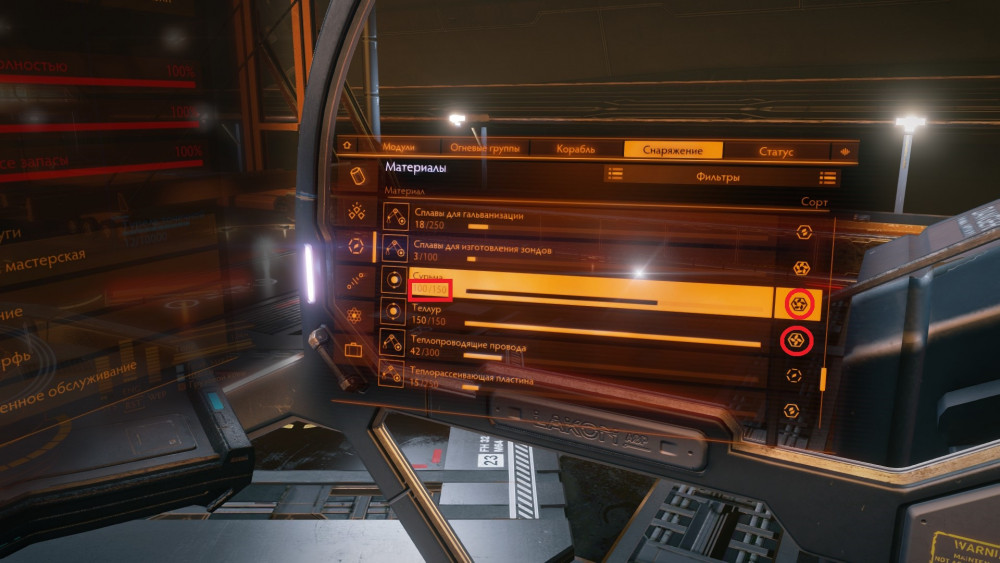Select the Сплавы для гальванизации material row
Image resolution: width=1000 pixels, height=563 pixels.
(x=580, y=220)
